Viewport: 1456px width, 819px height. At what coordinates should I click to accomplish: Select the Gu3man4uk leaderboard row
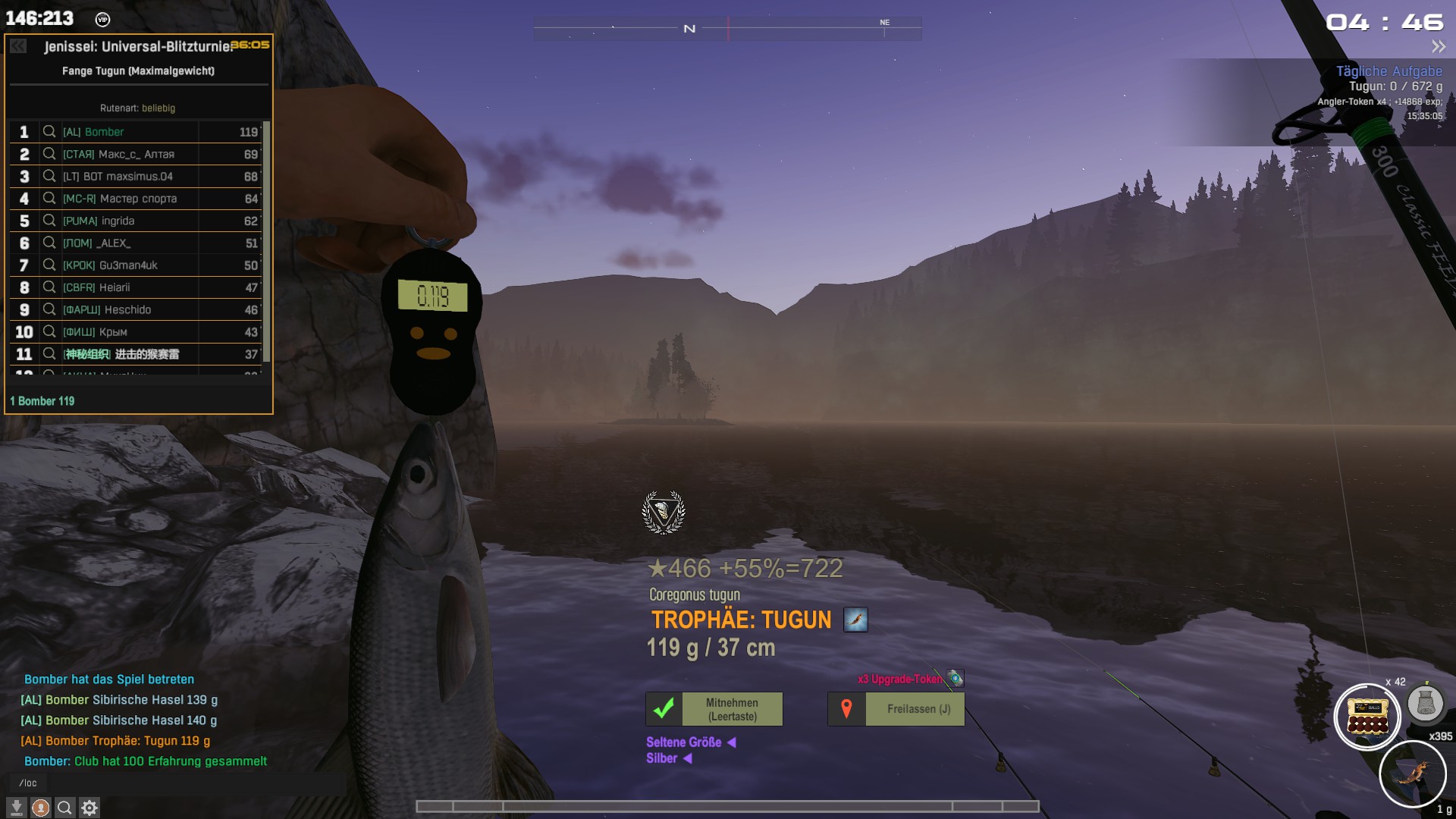coord(136,265)
